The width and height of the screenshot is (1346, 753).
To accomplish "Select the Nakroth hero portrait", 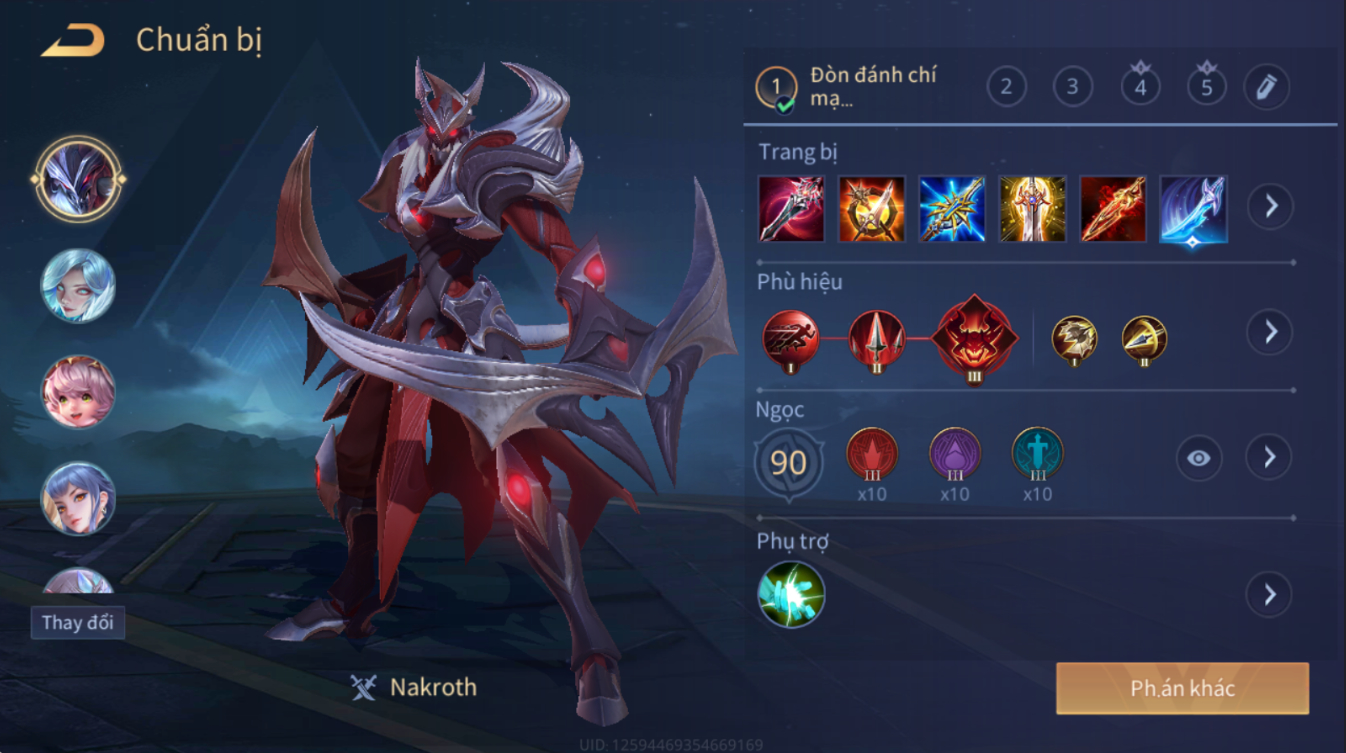I will pos(78,180).
